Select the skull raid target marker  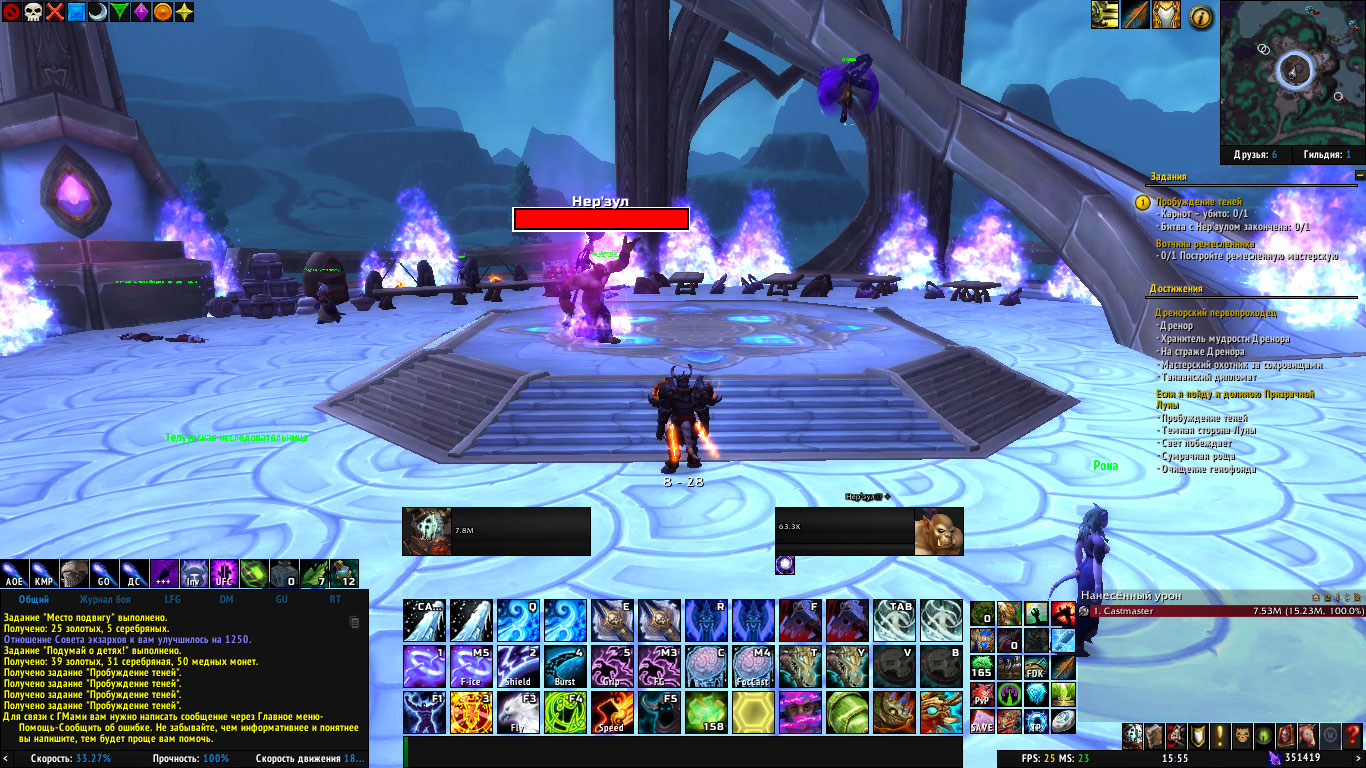coord(32,12)
